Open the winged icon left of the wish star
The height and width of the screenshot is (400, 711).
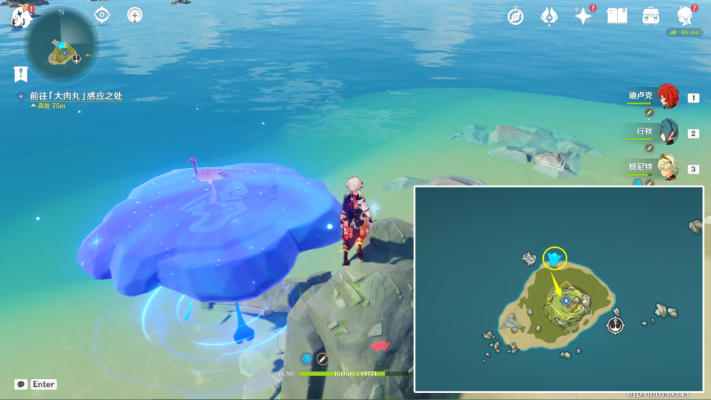[x=549, y=16]
